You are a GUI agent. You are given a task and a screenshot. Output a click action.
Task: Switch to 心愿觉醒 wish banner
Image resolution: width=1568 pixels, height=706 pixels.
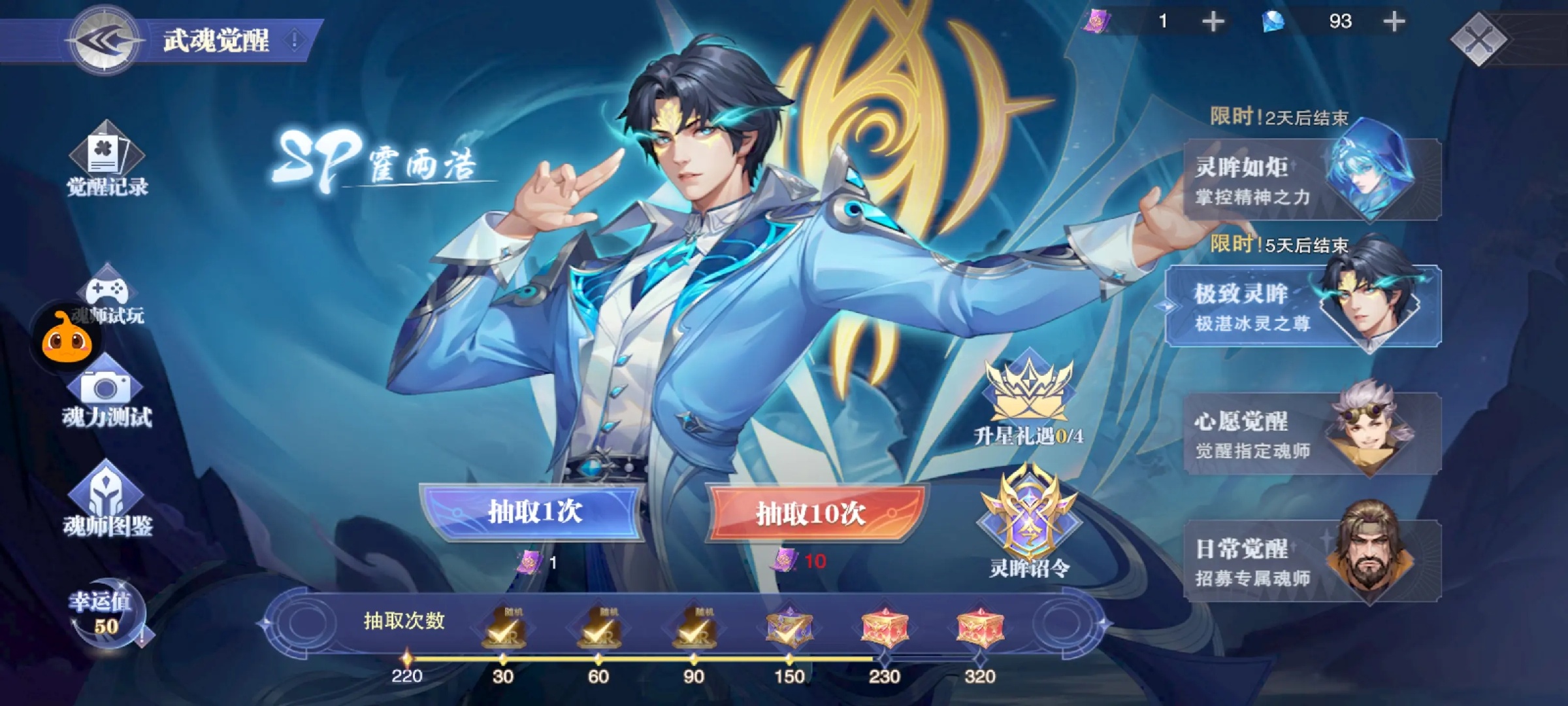[1312, 433]
